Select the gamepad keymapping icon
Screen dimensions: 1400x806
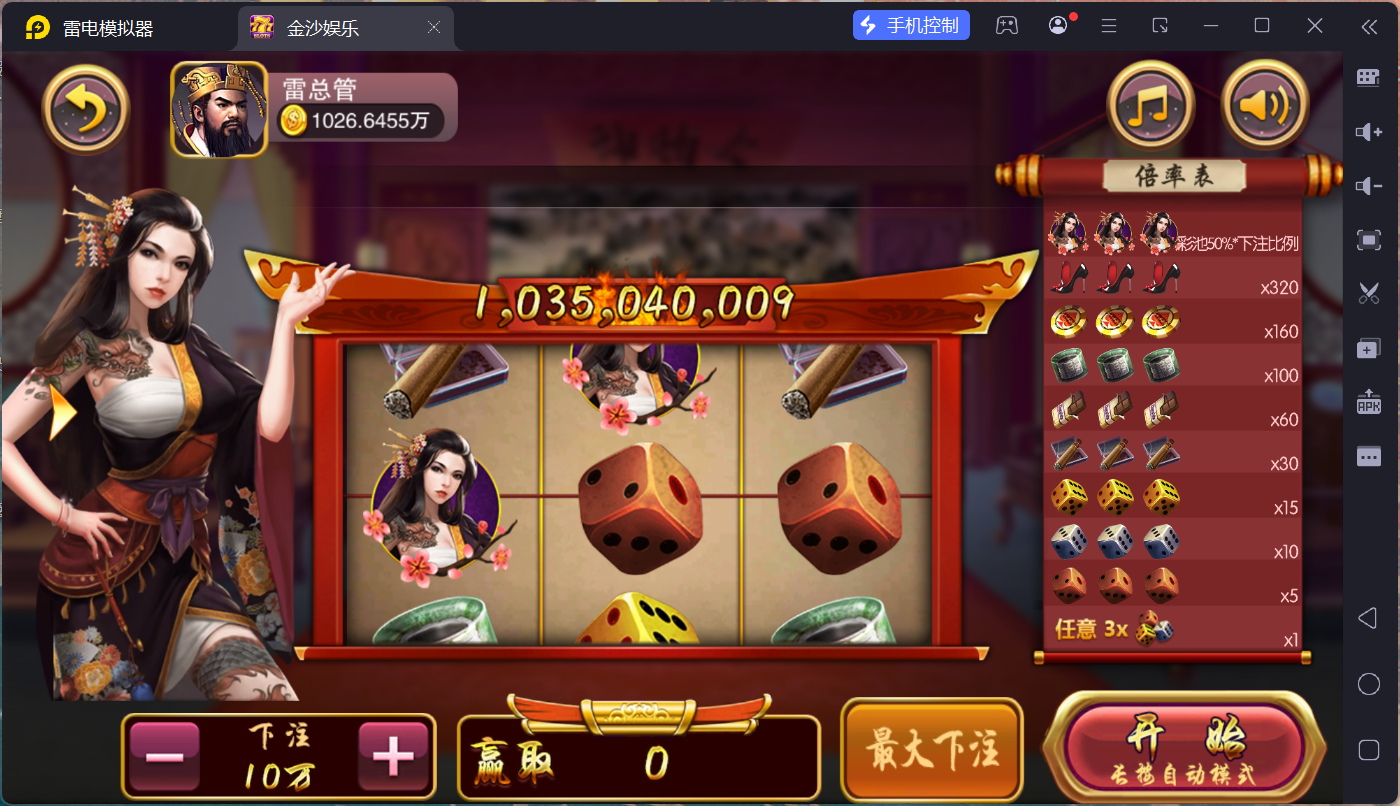(1007, 24)
